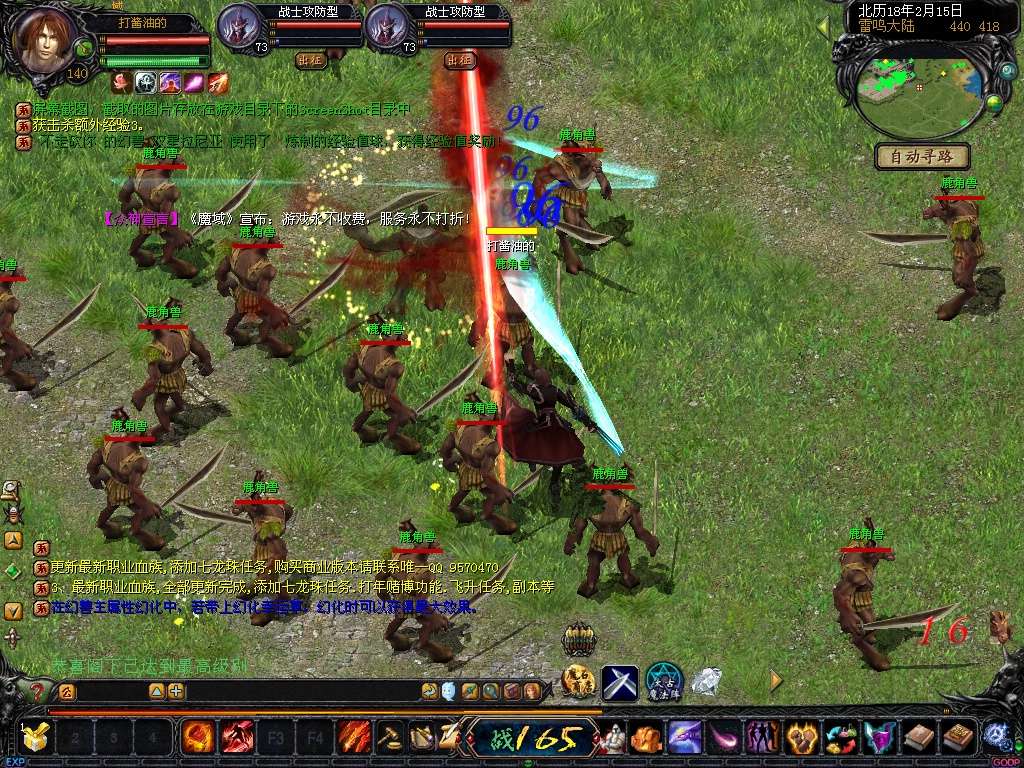This screenshot has height=768, width=1024.
Task: Click the first pet's 出征 button
Action: click(311, 60)
